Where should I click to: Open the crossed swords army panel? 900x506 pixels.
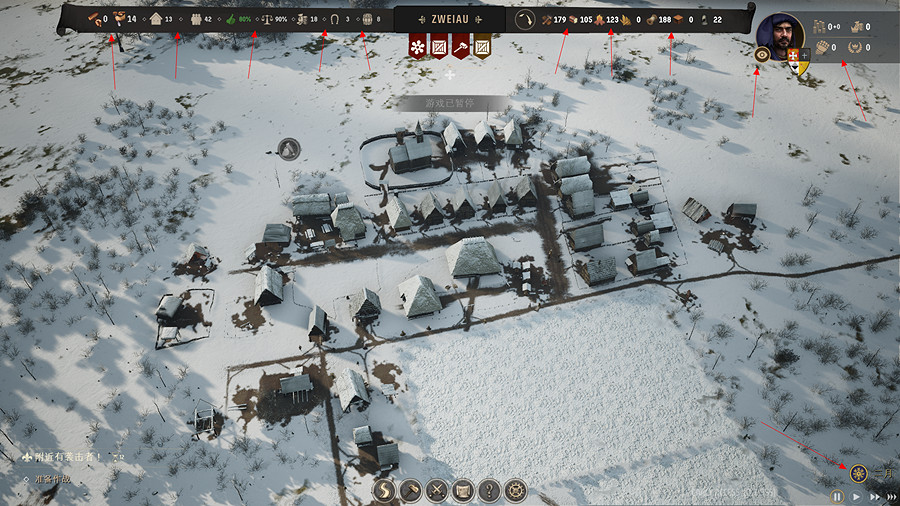437,490
